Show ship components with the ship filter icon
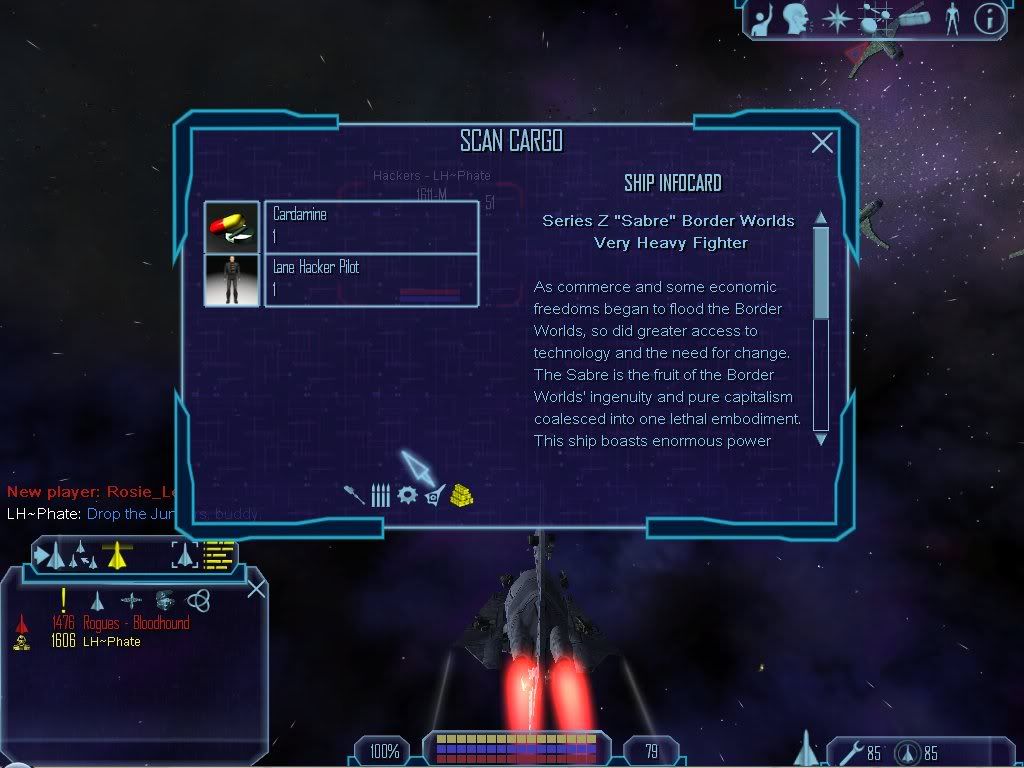 pos(434,495)
